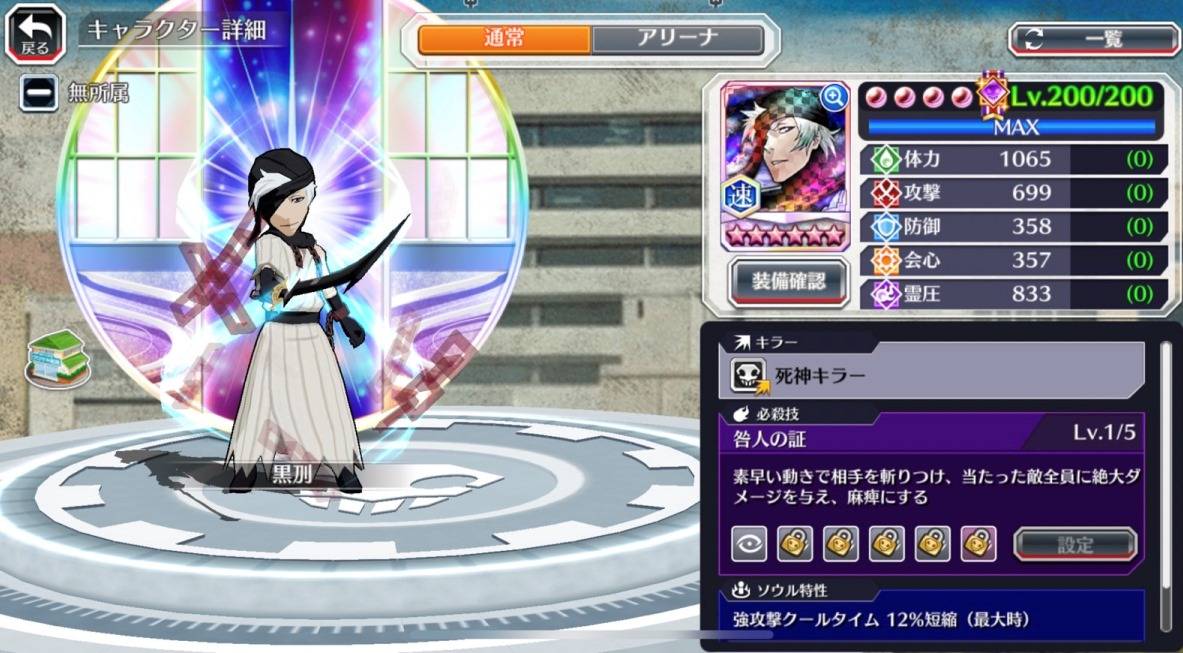Switch to the アリーナ tab
The height and width of the screenshot is (653, 1183).
(677, 39)
